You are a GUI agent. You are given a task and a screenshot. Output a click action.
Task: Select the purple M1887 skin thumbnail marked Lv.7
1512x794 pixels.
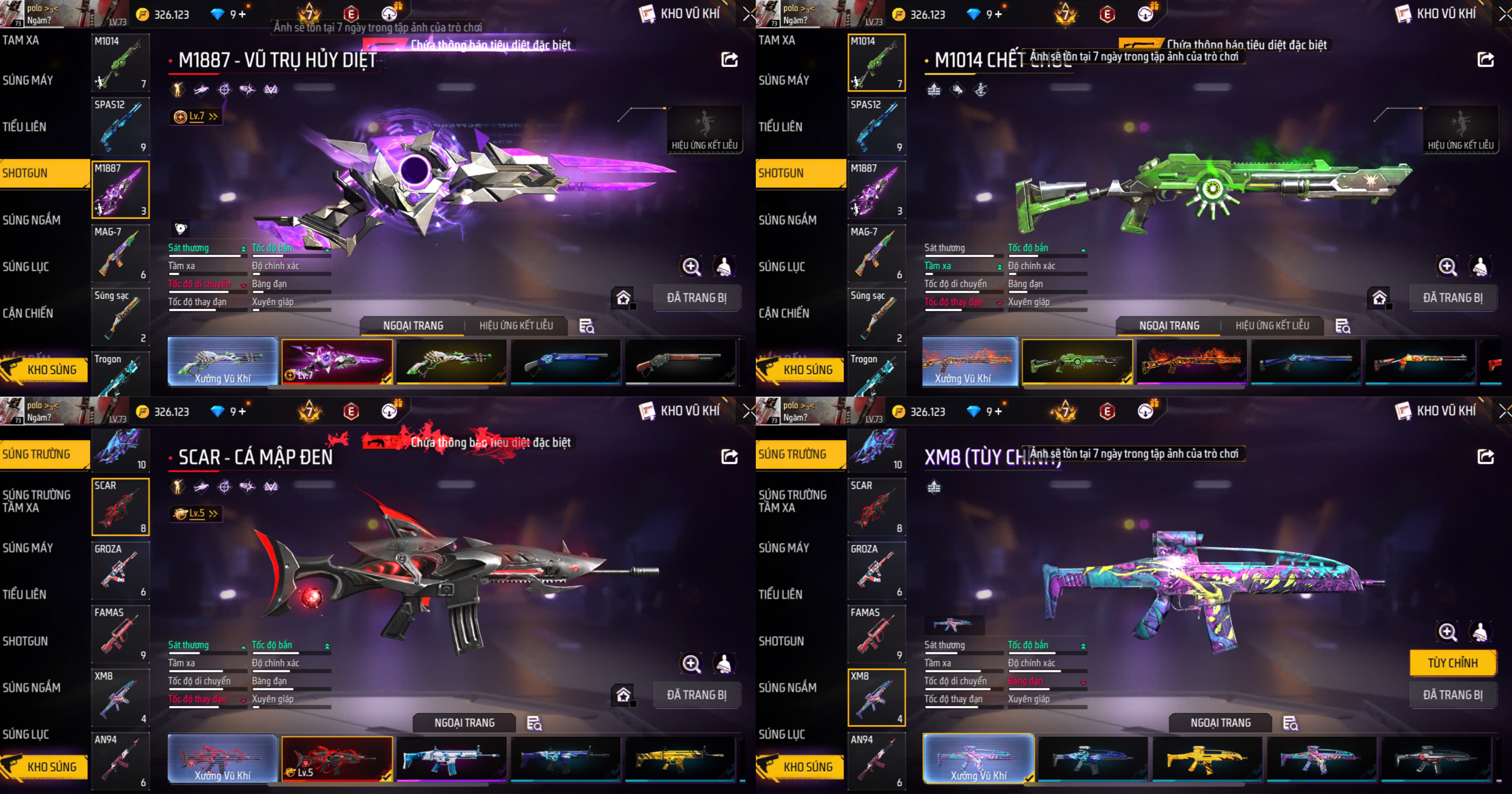pyautogui.click(x=337, y=360)
